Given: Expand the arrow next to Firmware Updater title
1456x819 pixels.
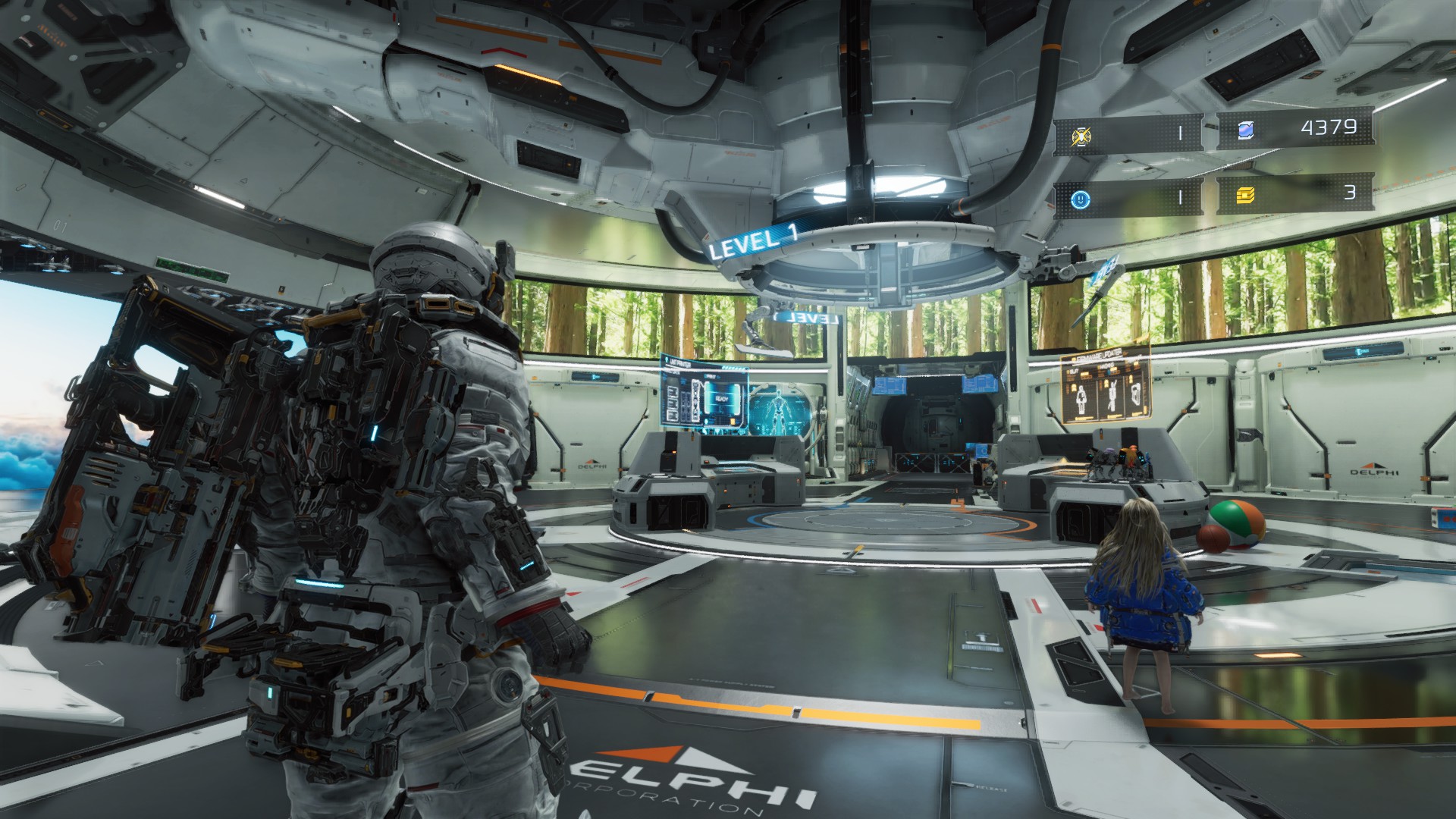Looking at the screenshot, I should coord(1125,354).
